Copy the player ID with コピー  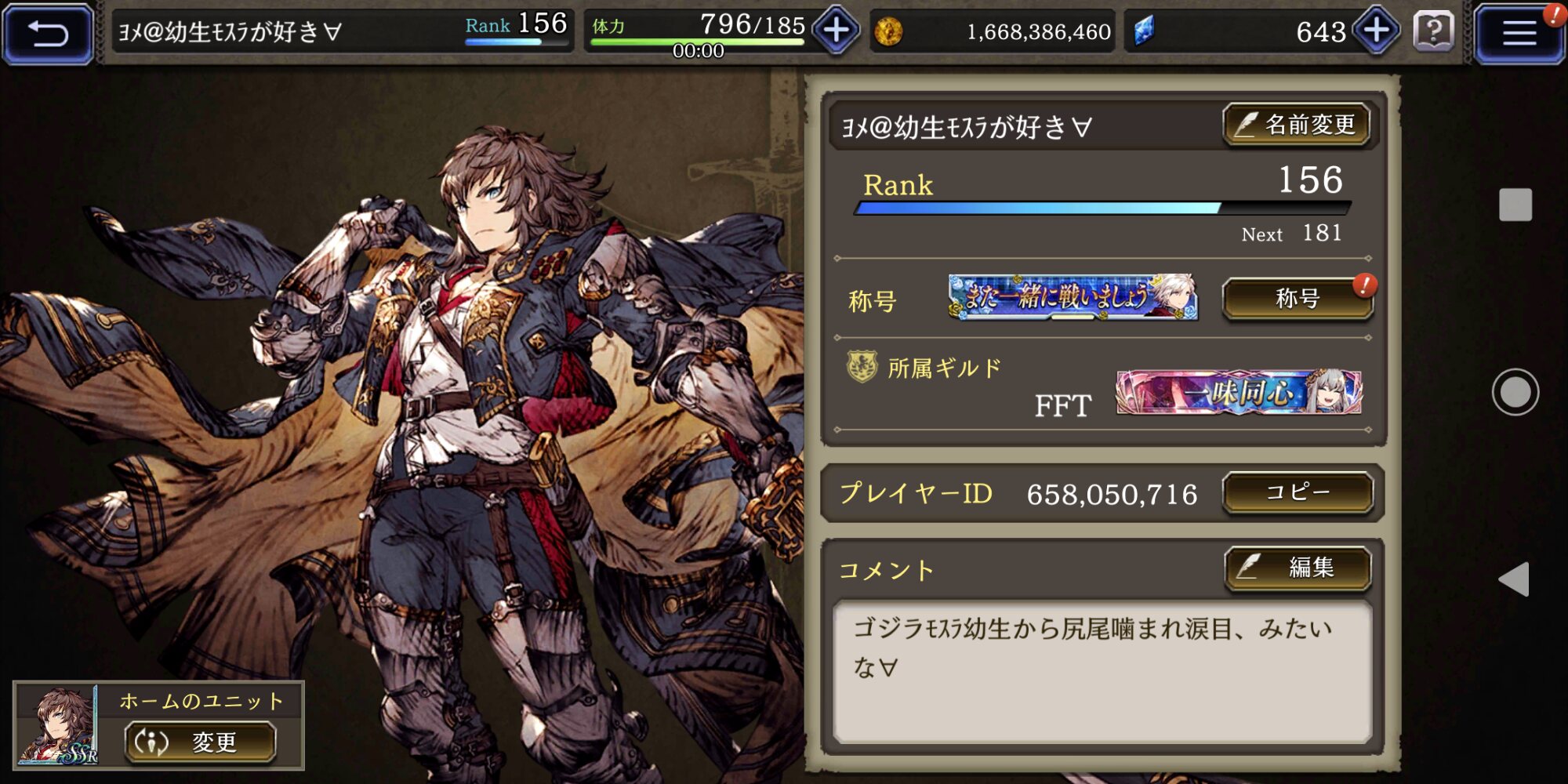pyautogui.click(x=1298, y=492)
